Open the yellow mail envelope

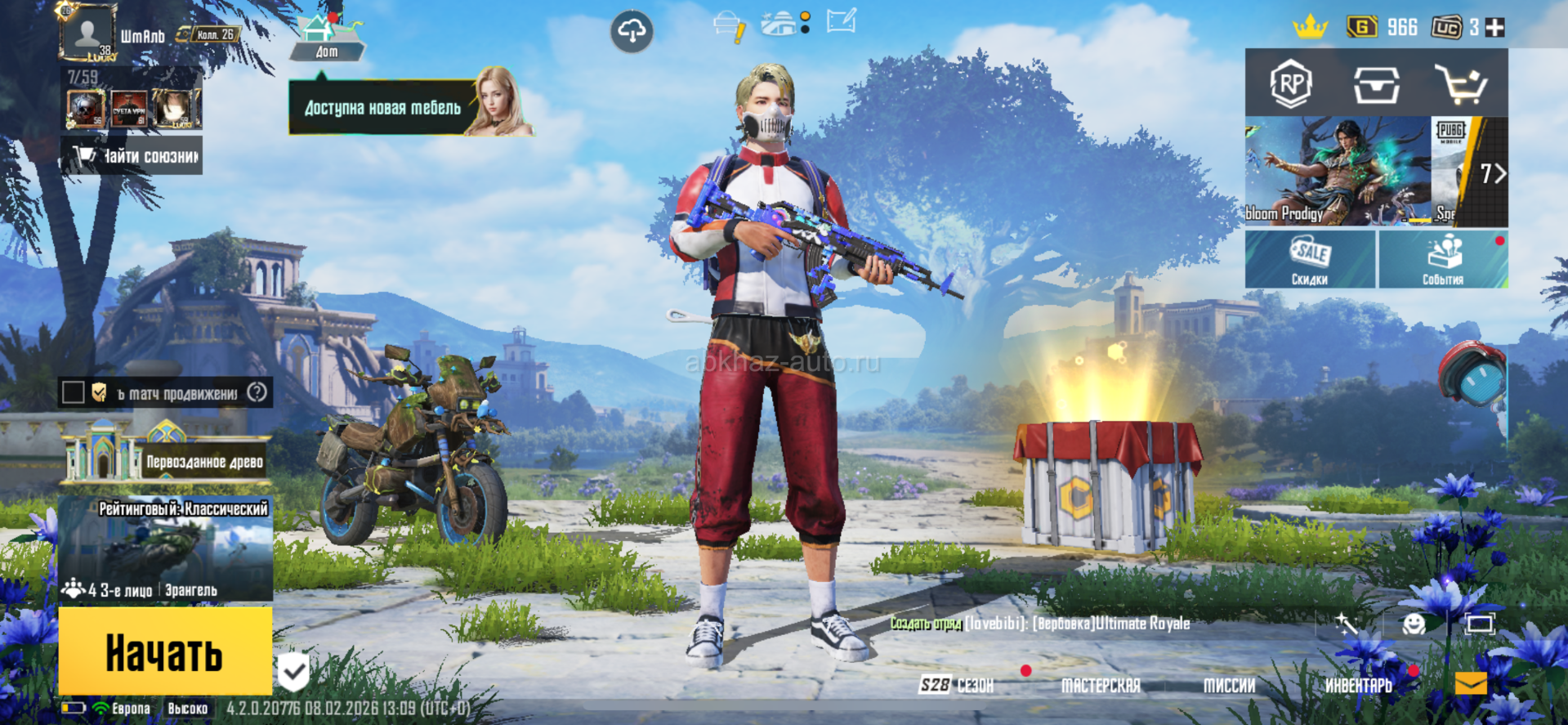click(1471, 683)
